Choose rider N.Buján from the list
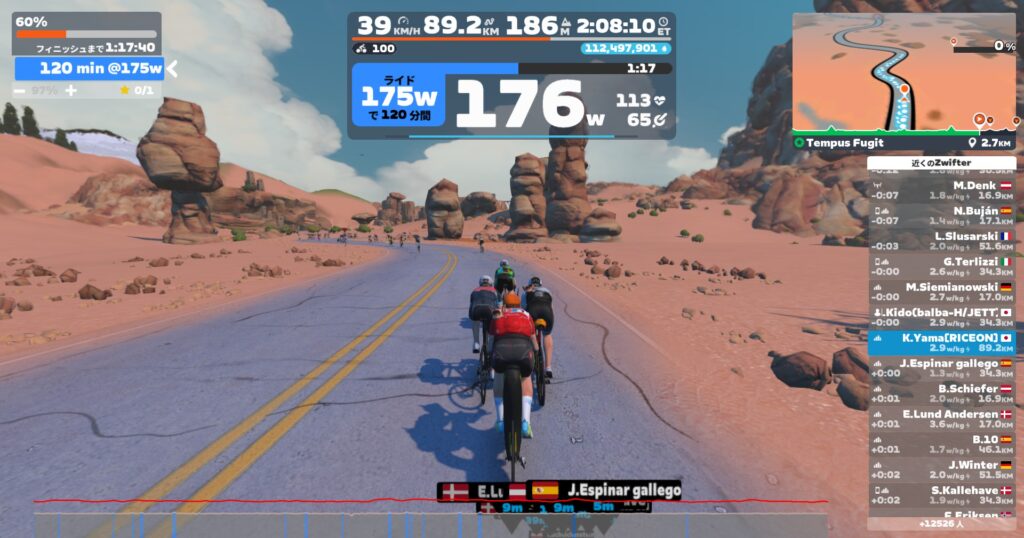The width and height of the screenshot is (1024, 538). pos(941,216)
